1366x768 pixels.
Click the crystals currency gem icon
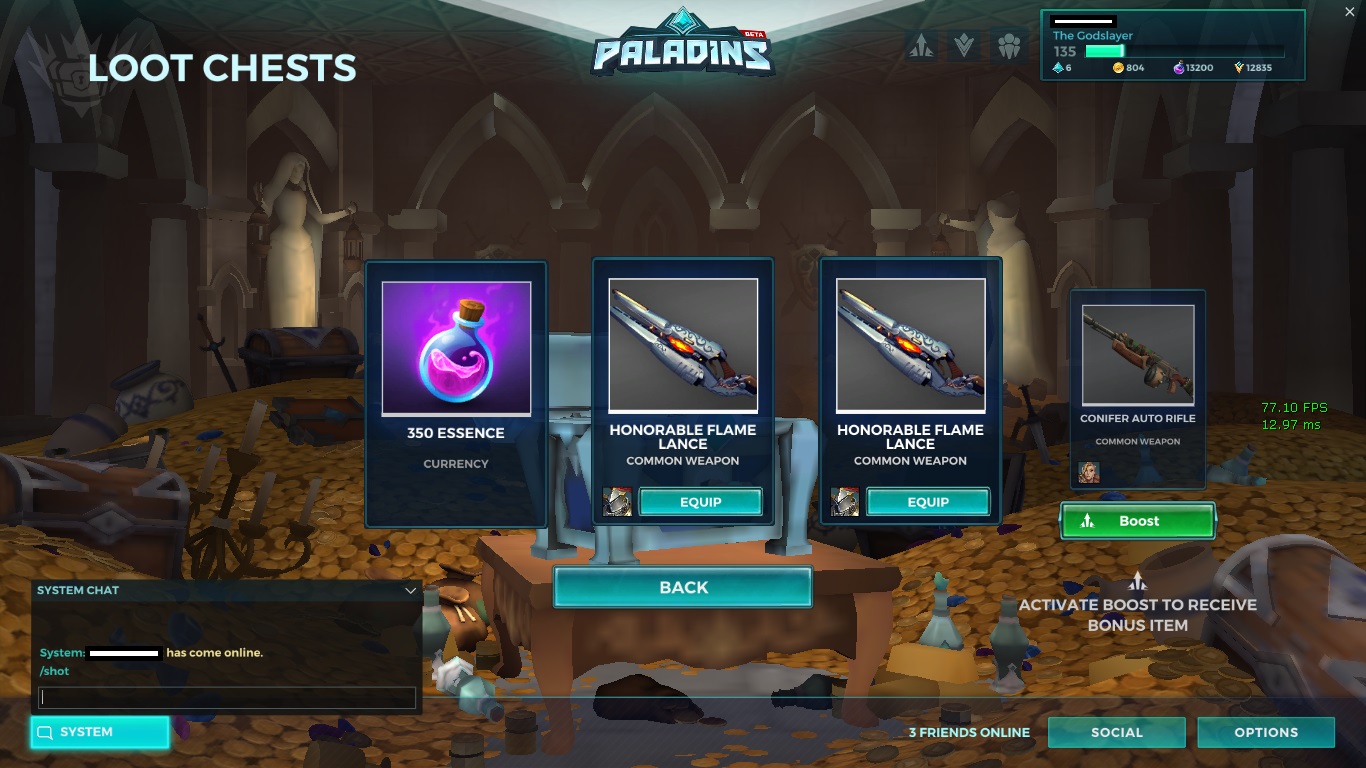1058,68
